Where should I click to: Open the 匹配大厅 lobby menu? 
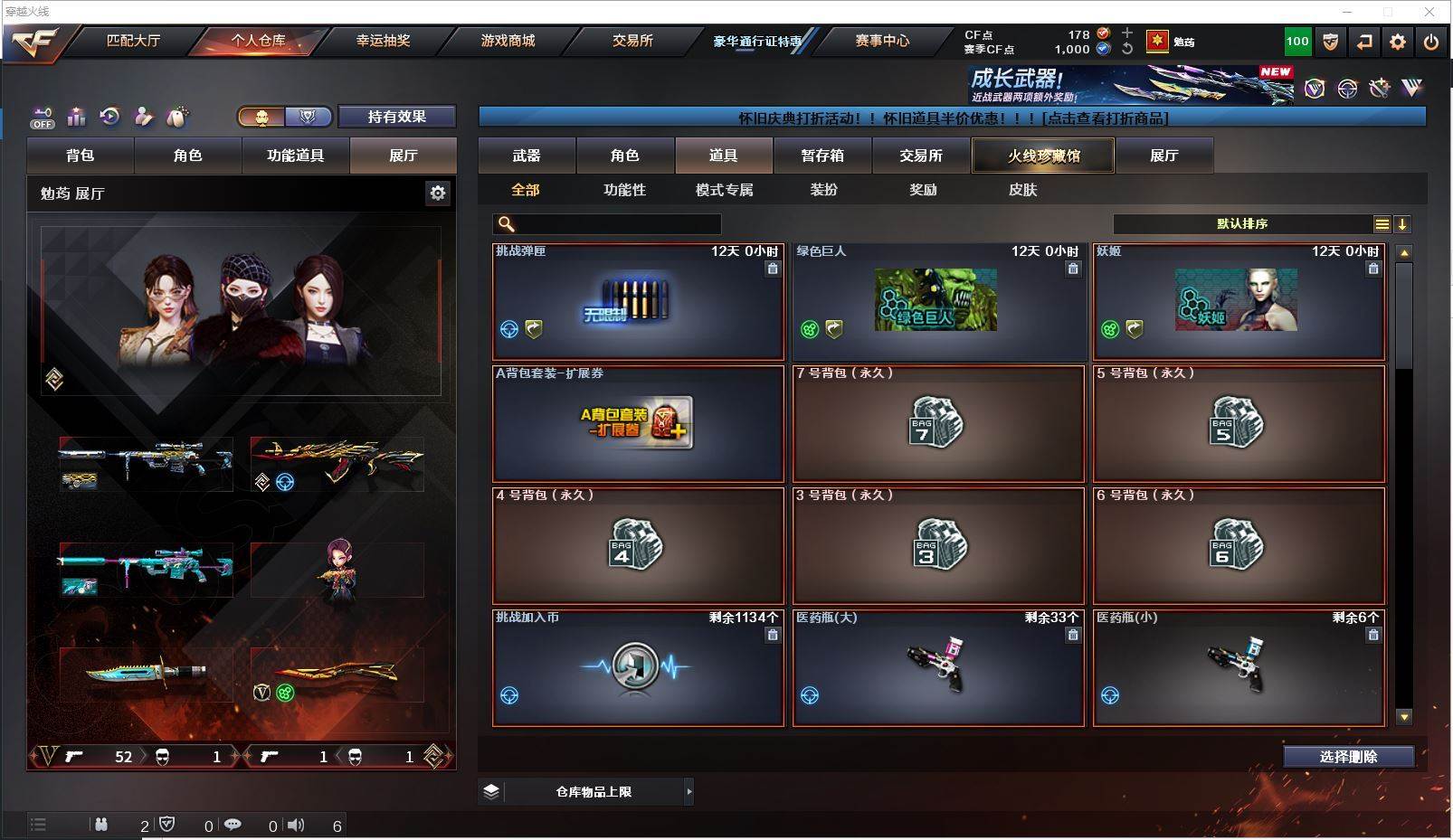click(133, 41)
